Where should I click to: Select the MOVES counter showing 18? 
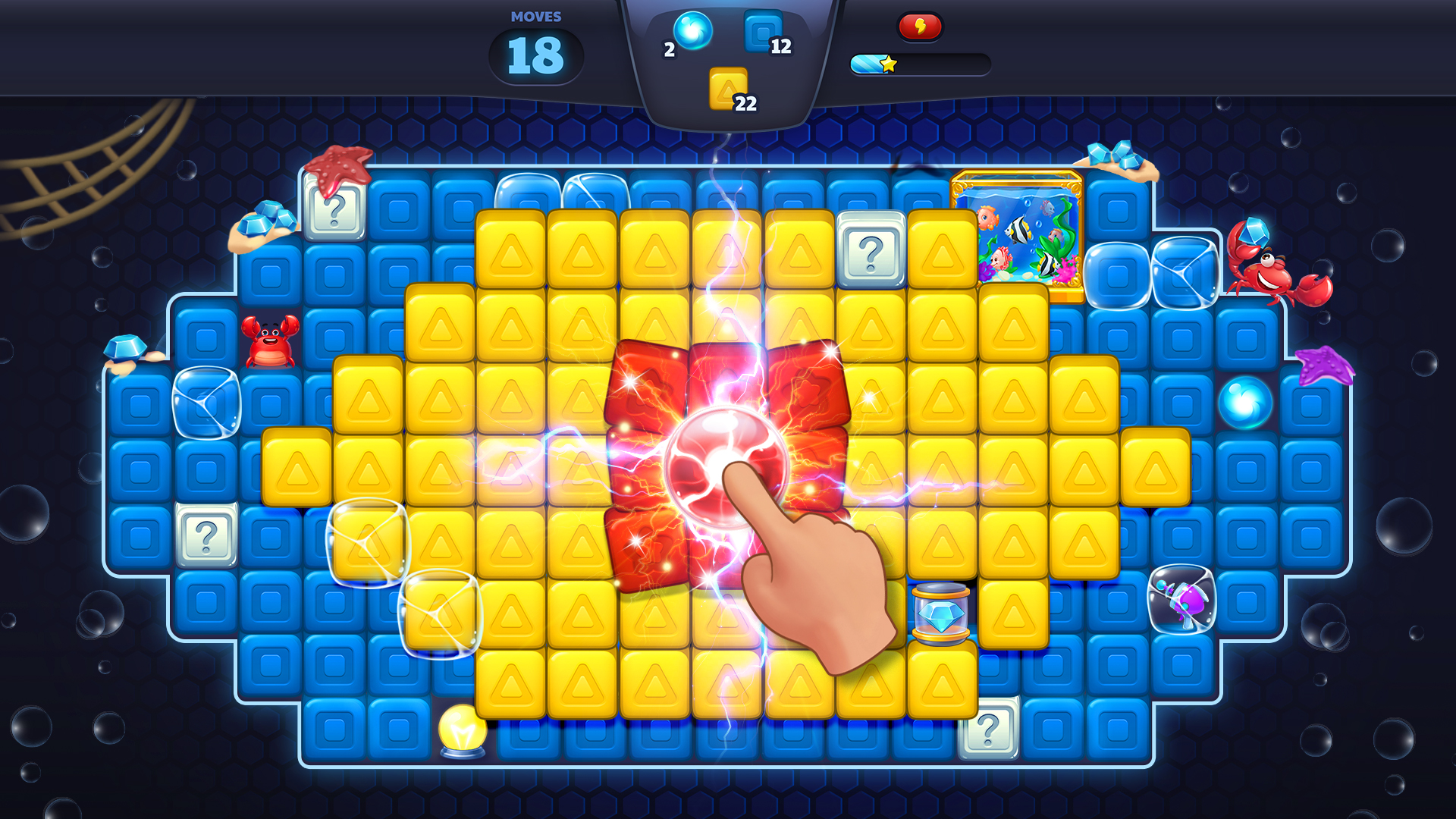coord(535,53)
